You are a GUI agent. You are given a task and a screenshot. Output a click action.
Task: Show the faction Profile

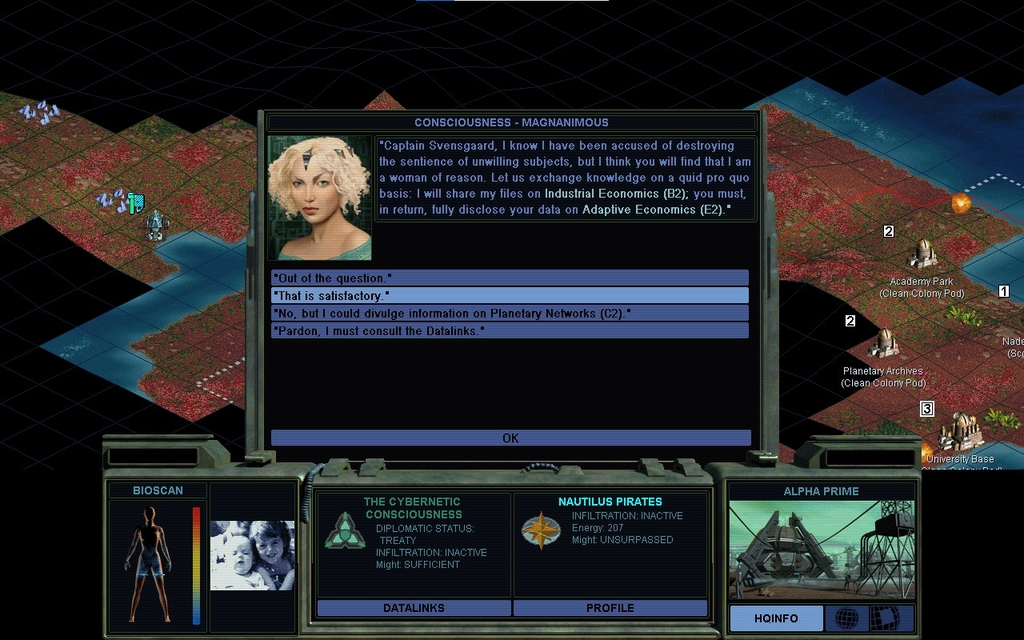(610, 608)
